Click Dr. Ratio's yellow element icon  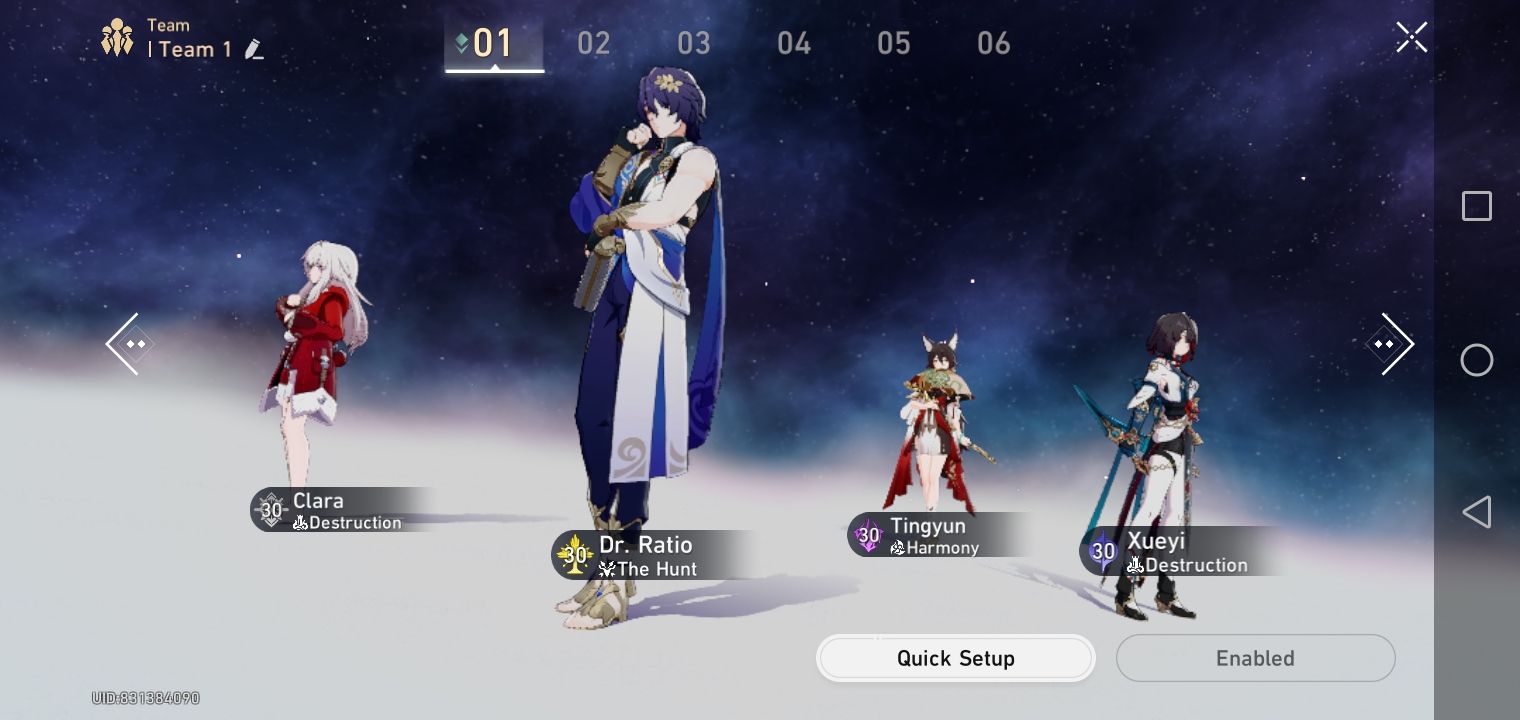coord(573,553)
